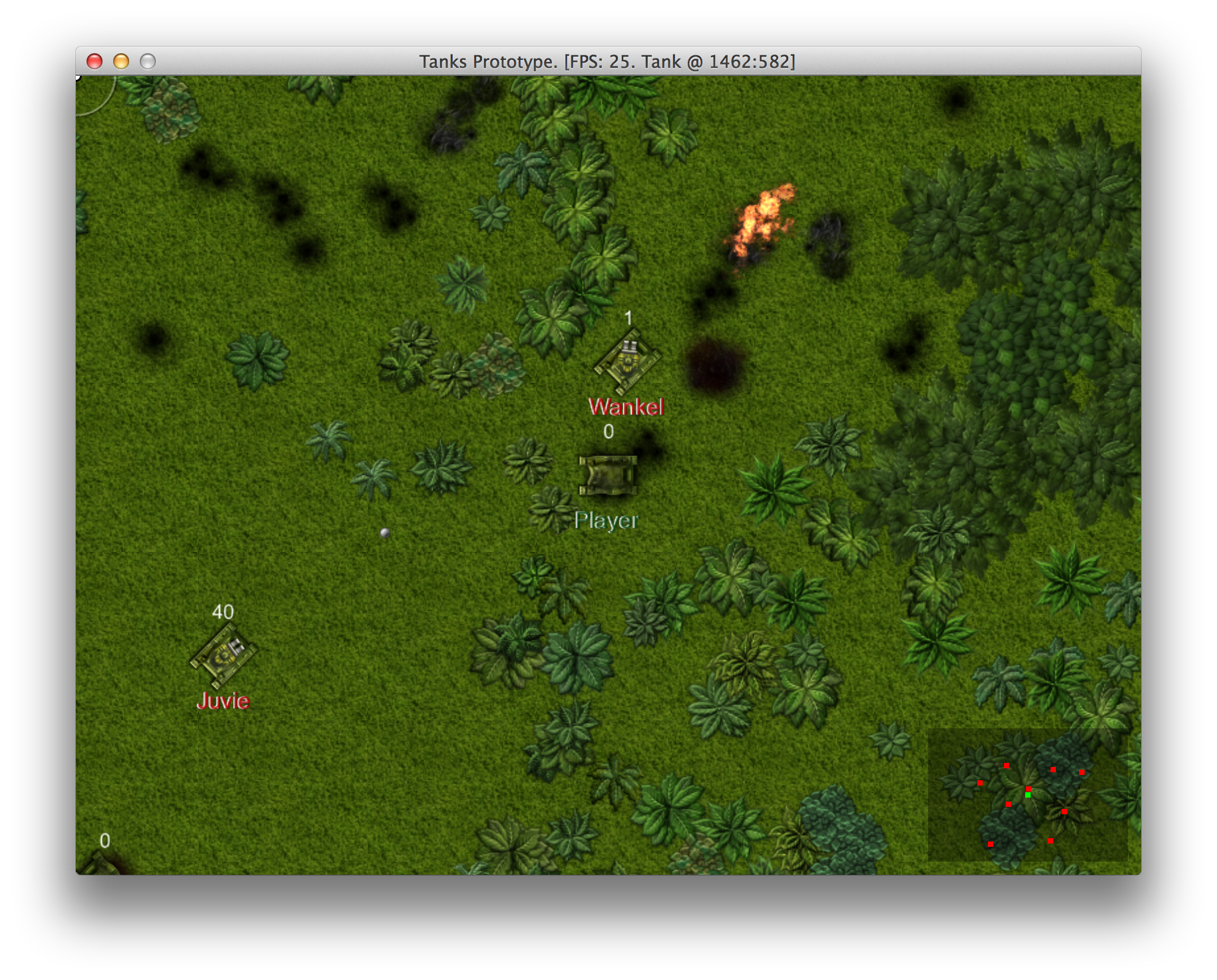Minimize the Tanks Prototype window
The height and width of the screenshot is (980, 1217).
point(121,61)
